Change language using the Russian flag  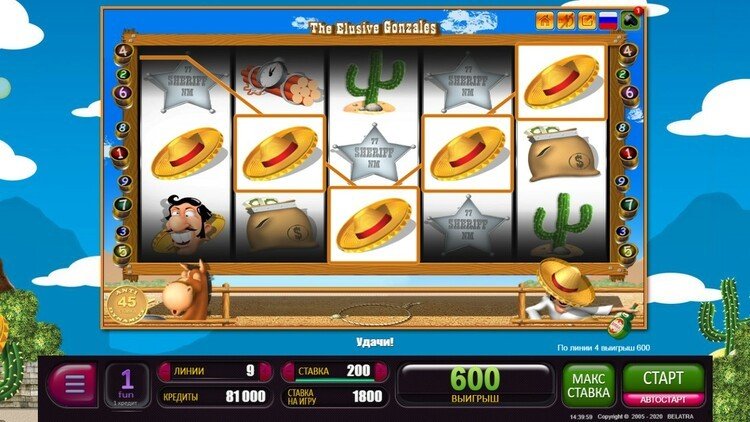(x=607, y=19)
